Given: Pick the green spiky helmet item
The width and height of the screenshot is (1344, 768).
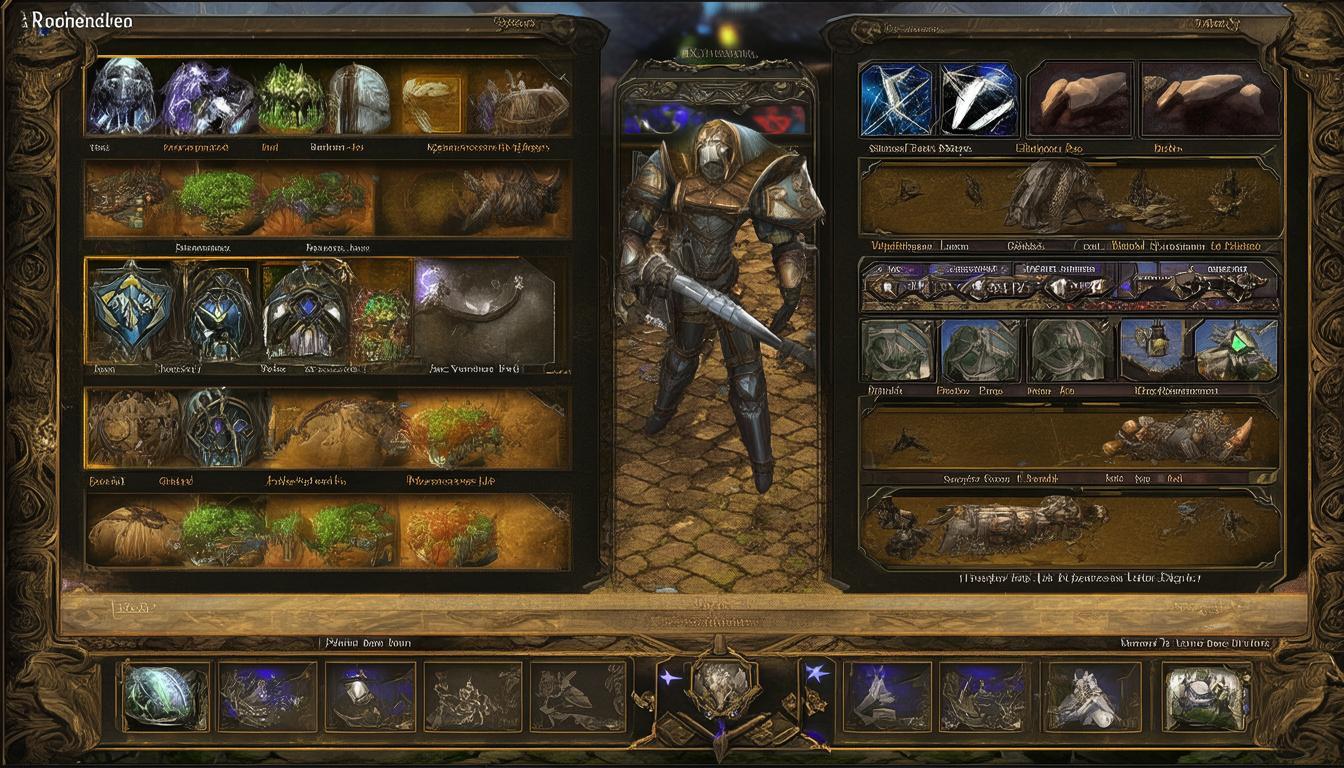Looking at the screenshot, I should point(291,98).
